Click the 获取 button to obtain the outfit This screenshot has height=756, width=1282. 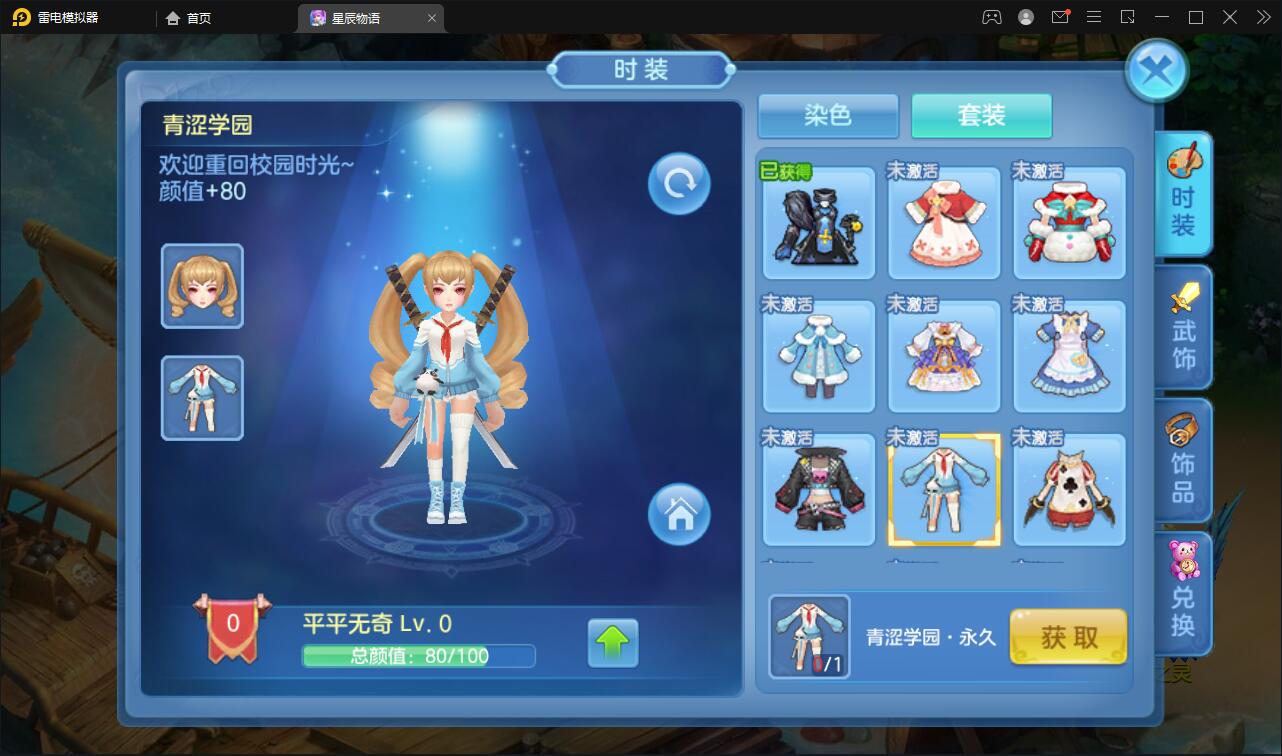click(x=1068, y=637)
